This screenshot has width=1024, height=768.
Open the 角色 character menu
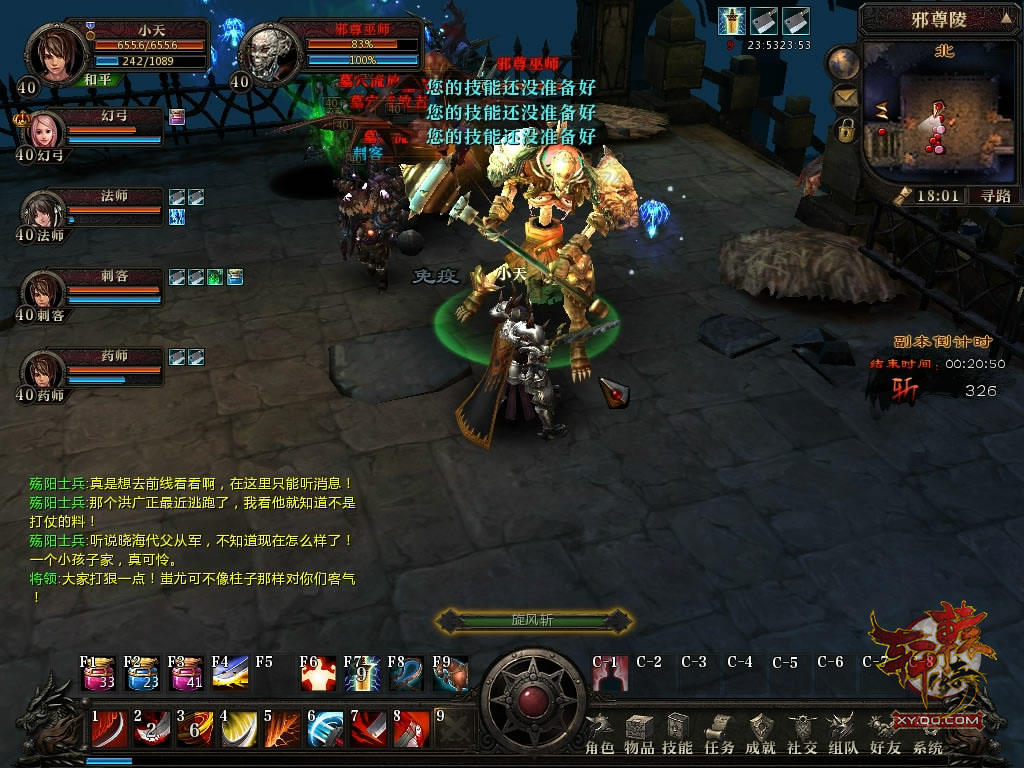pos(599,733)
